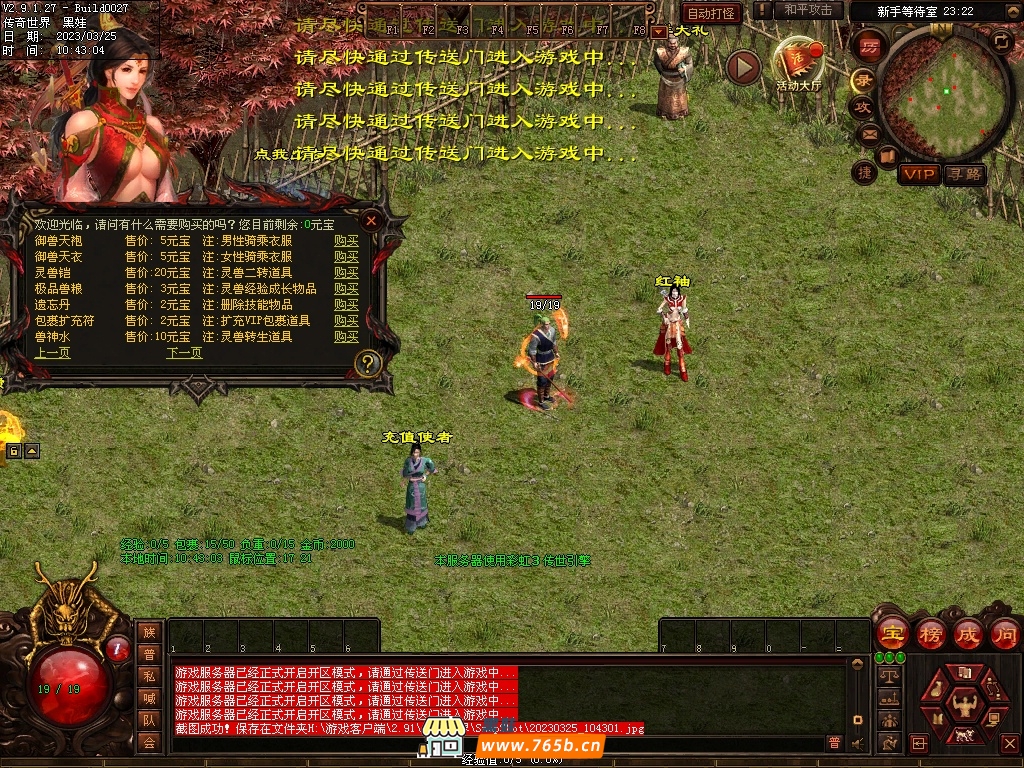
Task: Open the 活动大厅 activity hall
Action: coord(798,64)
